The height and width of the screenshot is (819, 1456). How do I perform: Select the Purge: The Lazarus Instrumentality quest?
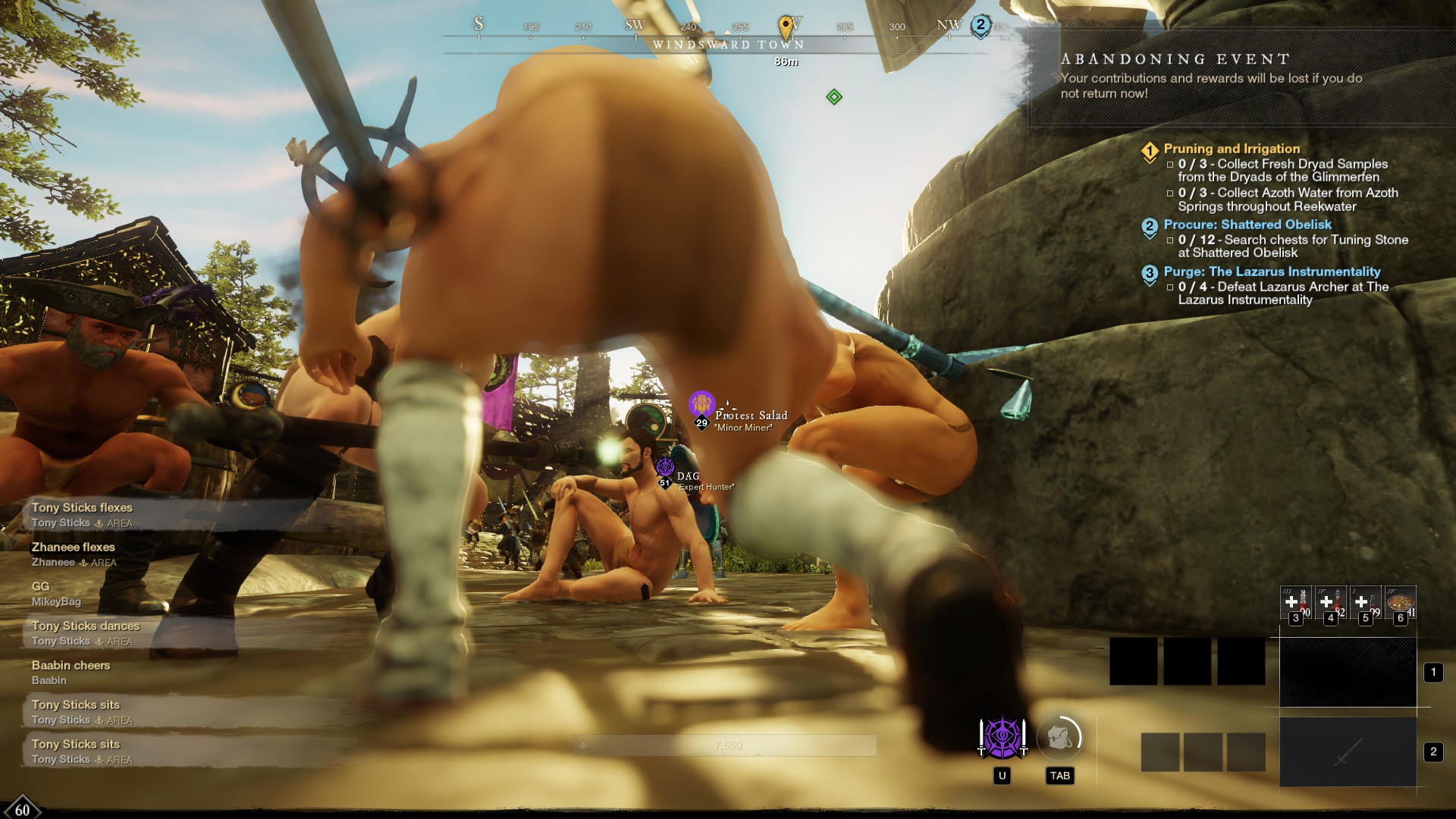click(x=1272, y=272)
